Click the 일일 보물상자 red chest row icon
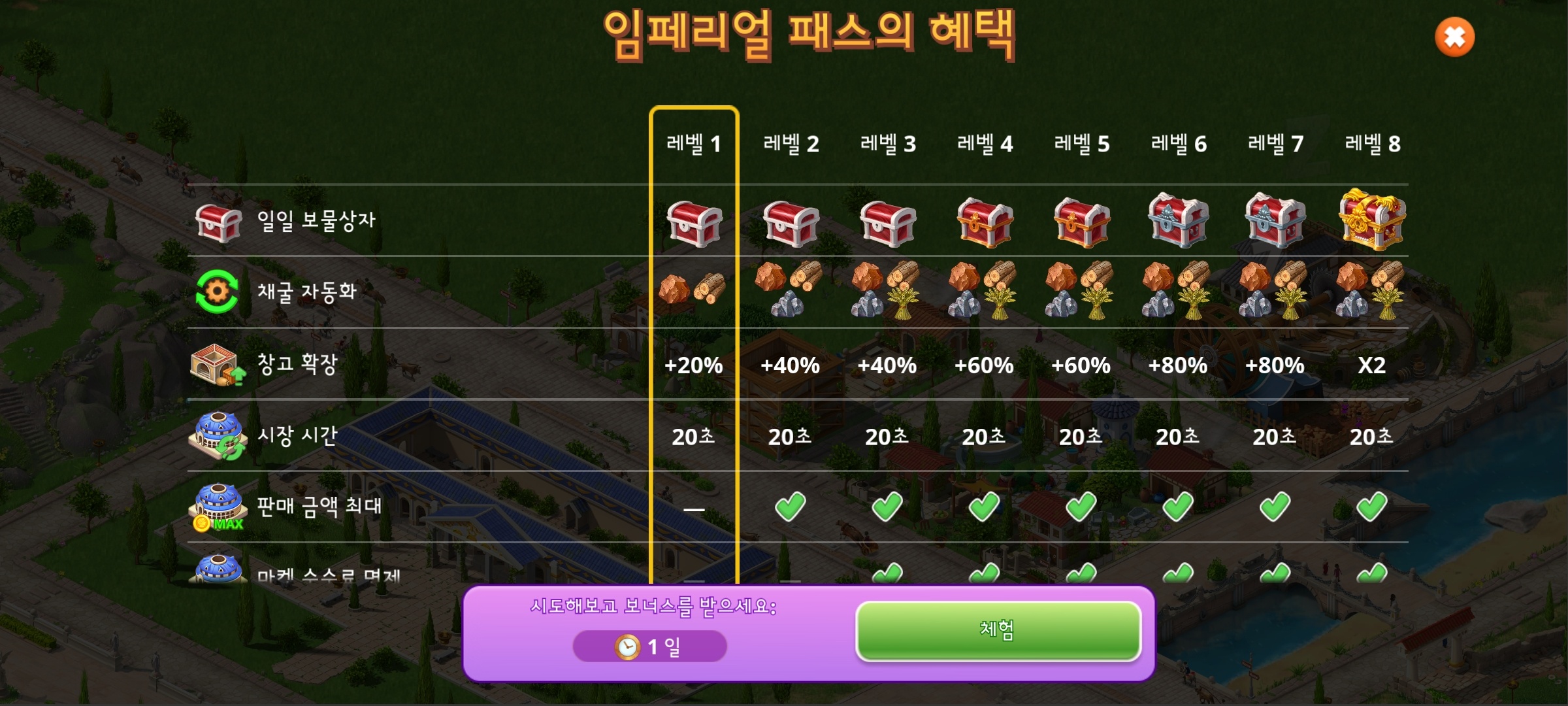1568x706 pixels. click(x=219, y=222)
